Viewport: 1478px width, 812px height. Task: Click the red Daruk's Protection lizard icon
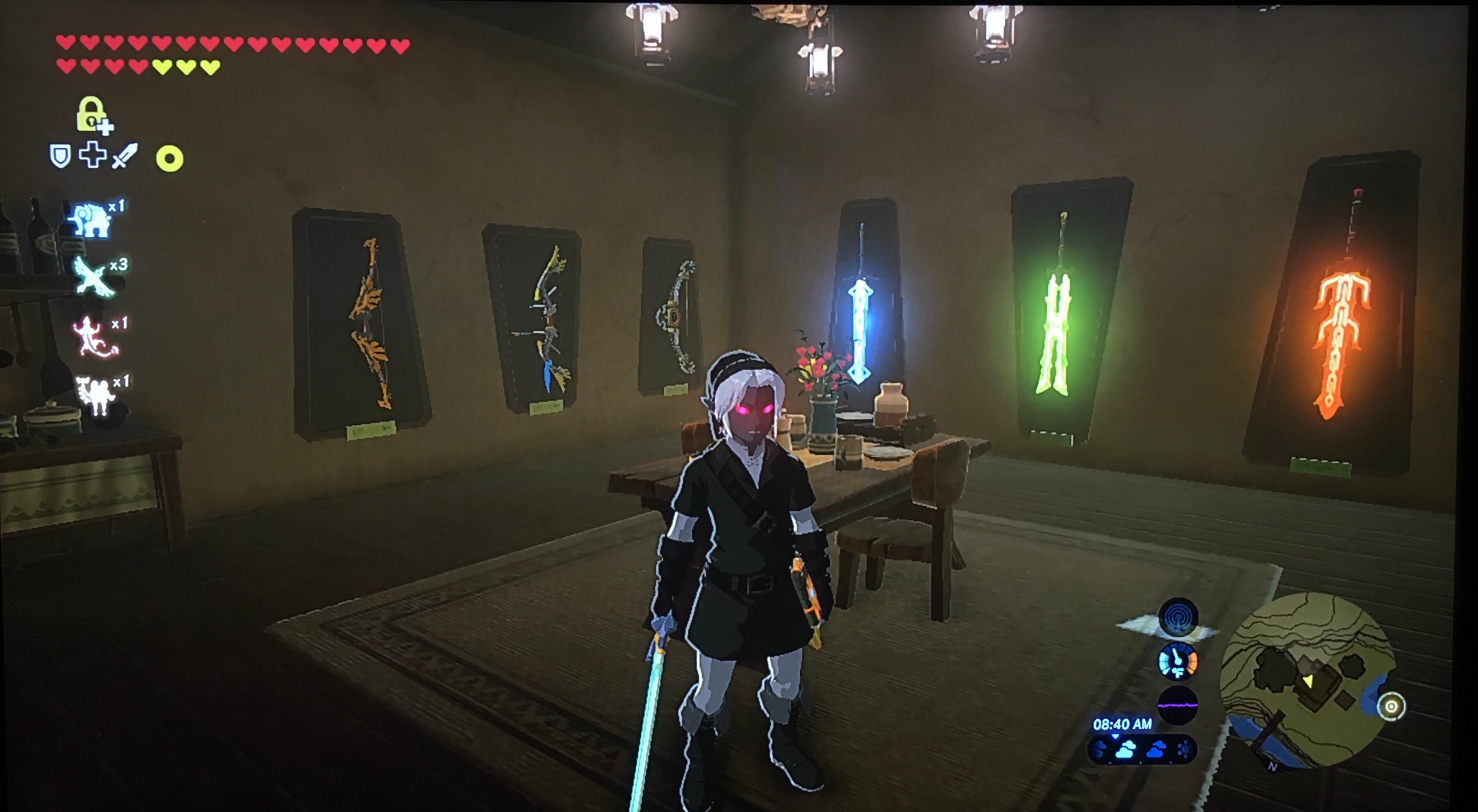91,337
